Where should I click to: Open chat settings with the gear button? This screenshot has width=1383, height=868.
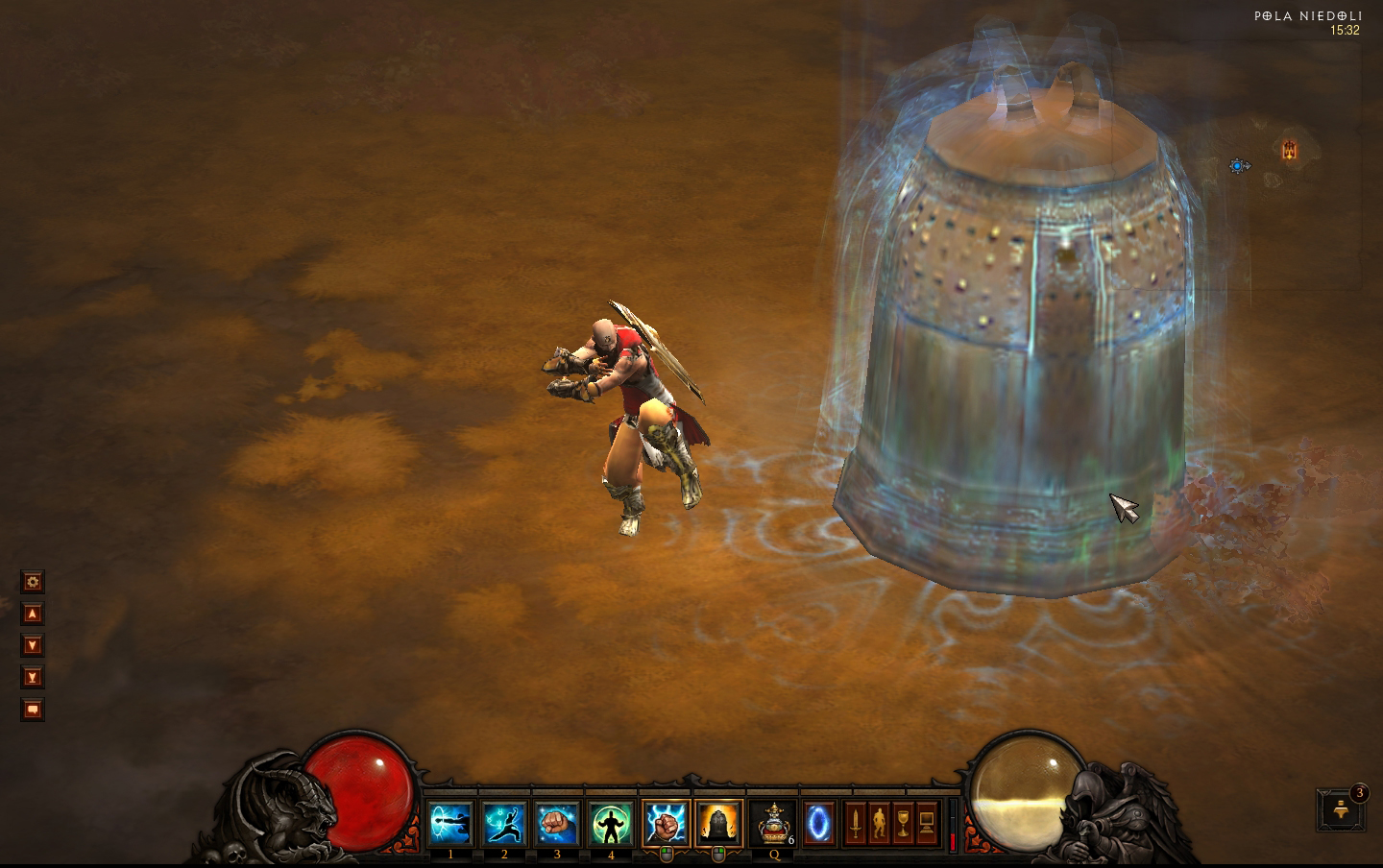33,582
